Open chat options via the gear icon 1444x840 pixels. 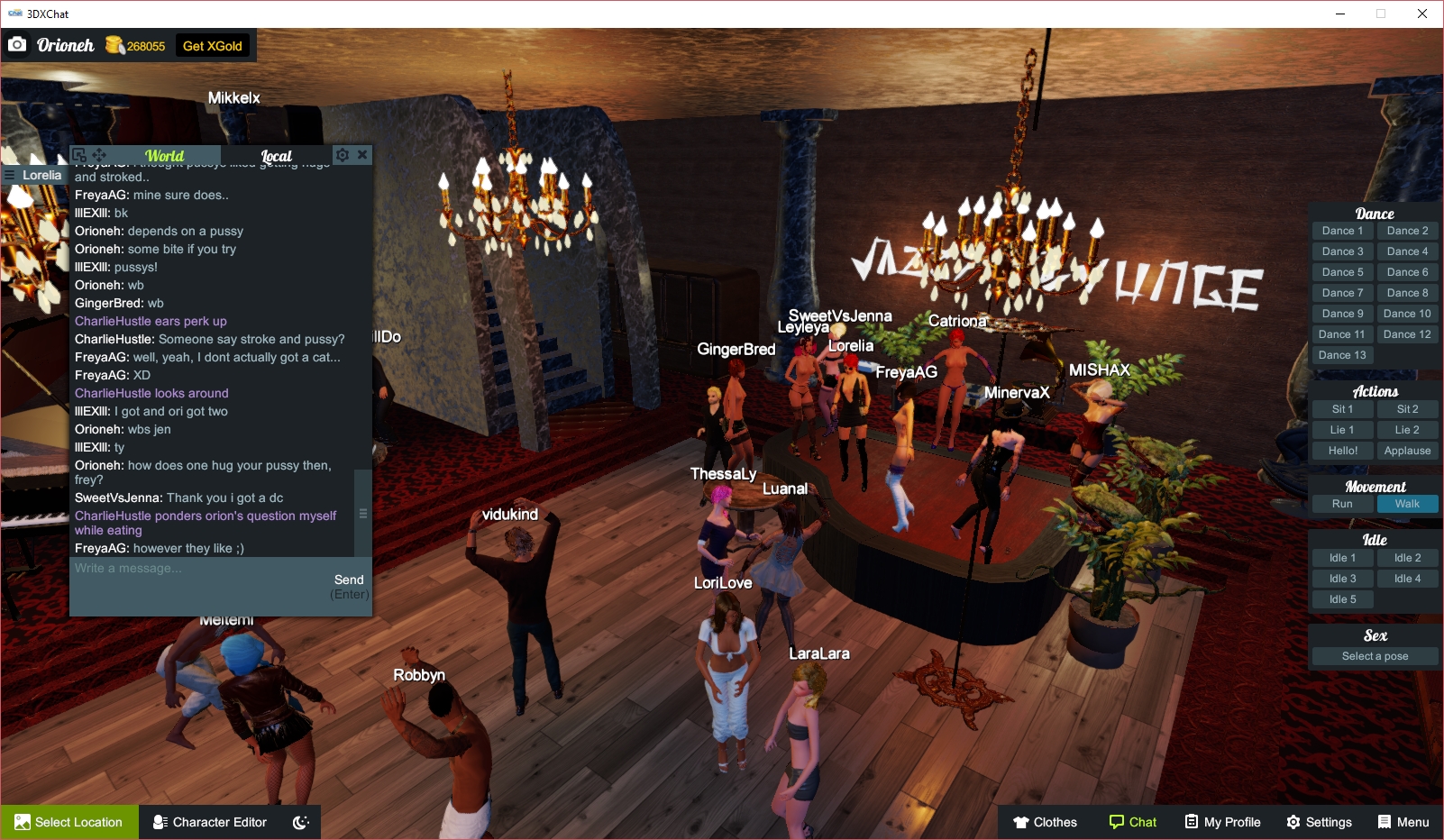pos(343,154)
